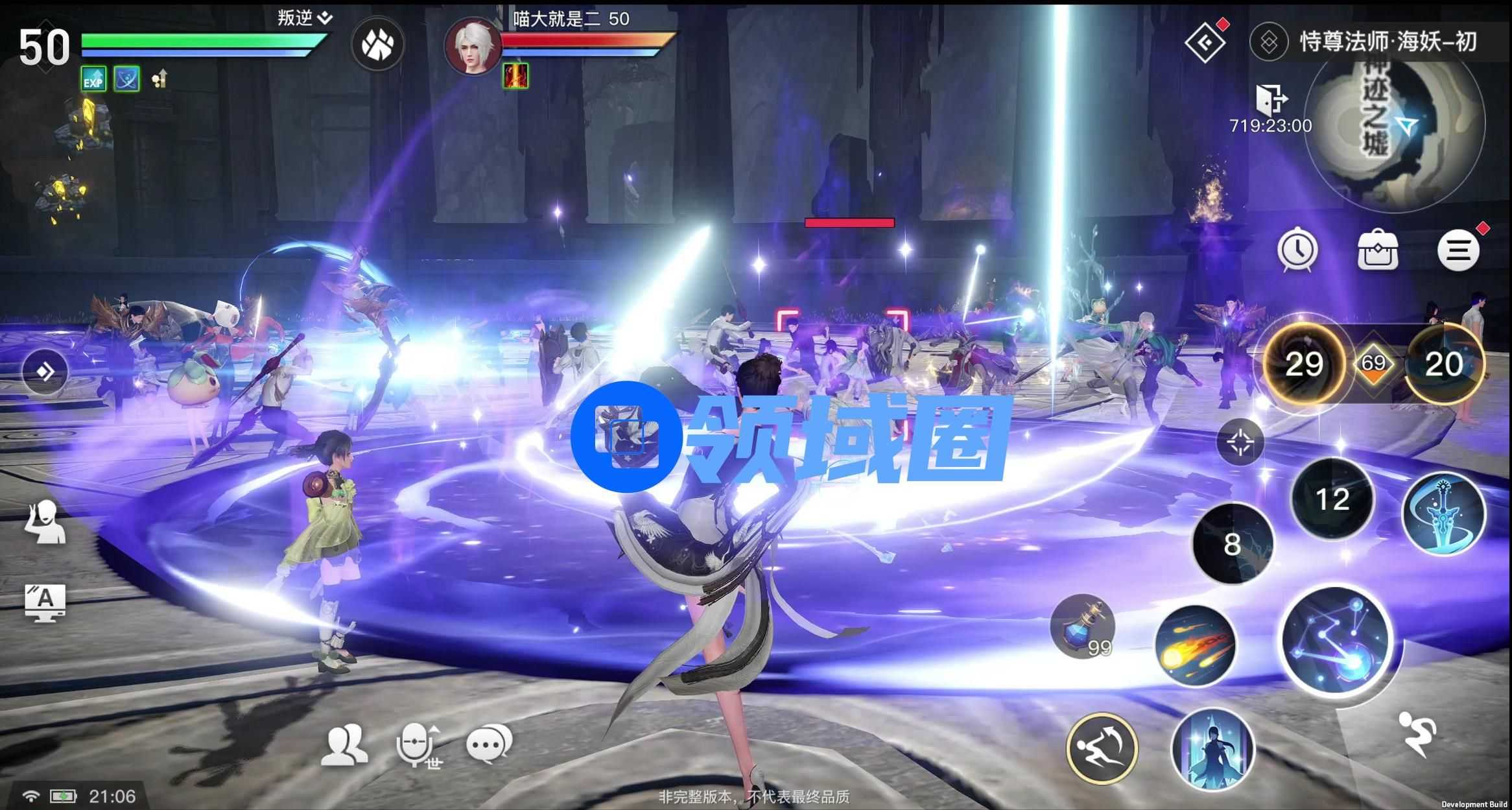Activate the world voice microphone button
1512x810 pixels.
(x=418, y=745)
